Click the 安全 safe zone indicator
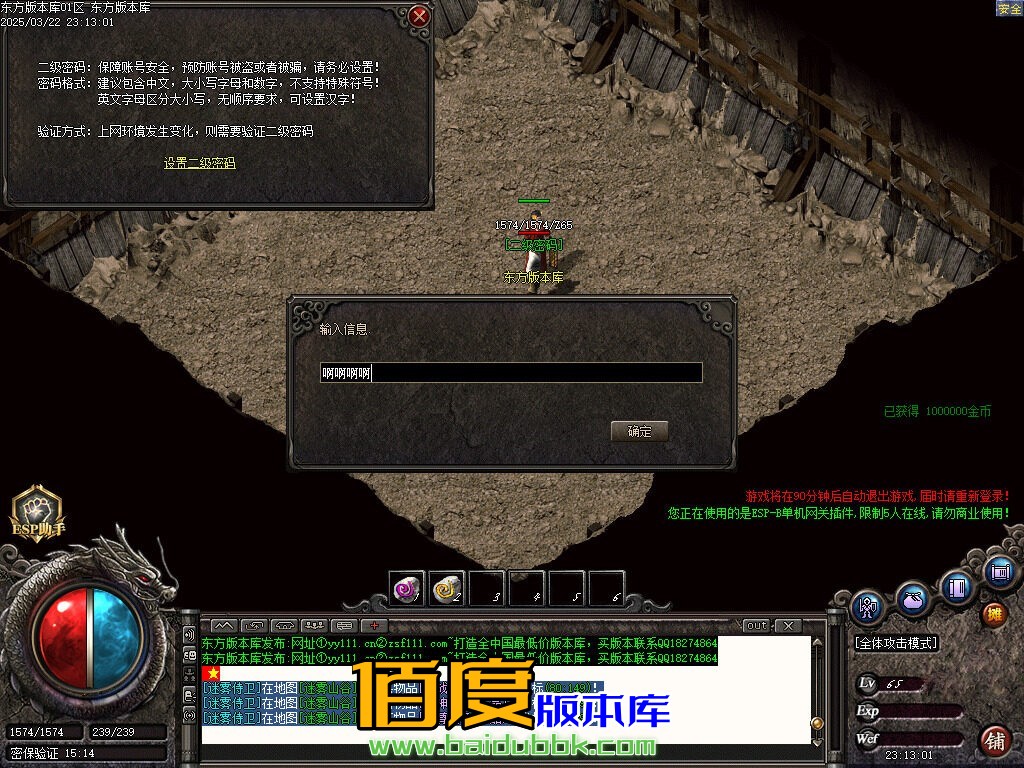The image size is (1024, 768). pos(1009,9)
